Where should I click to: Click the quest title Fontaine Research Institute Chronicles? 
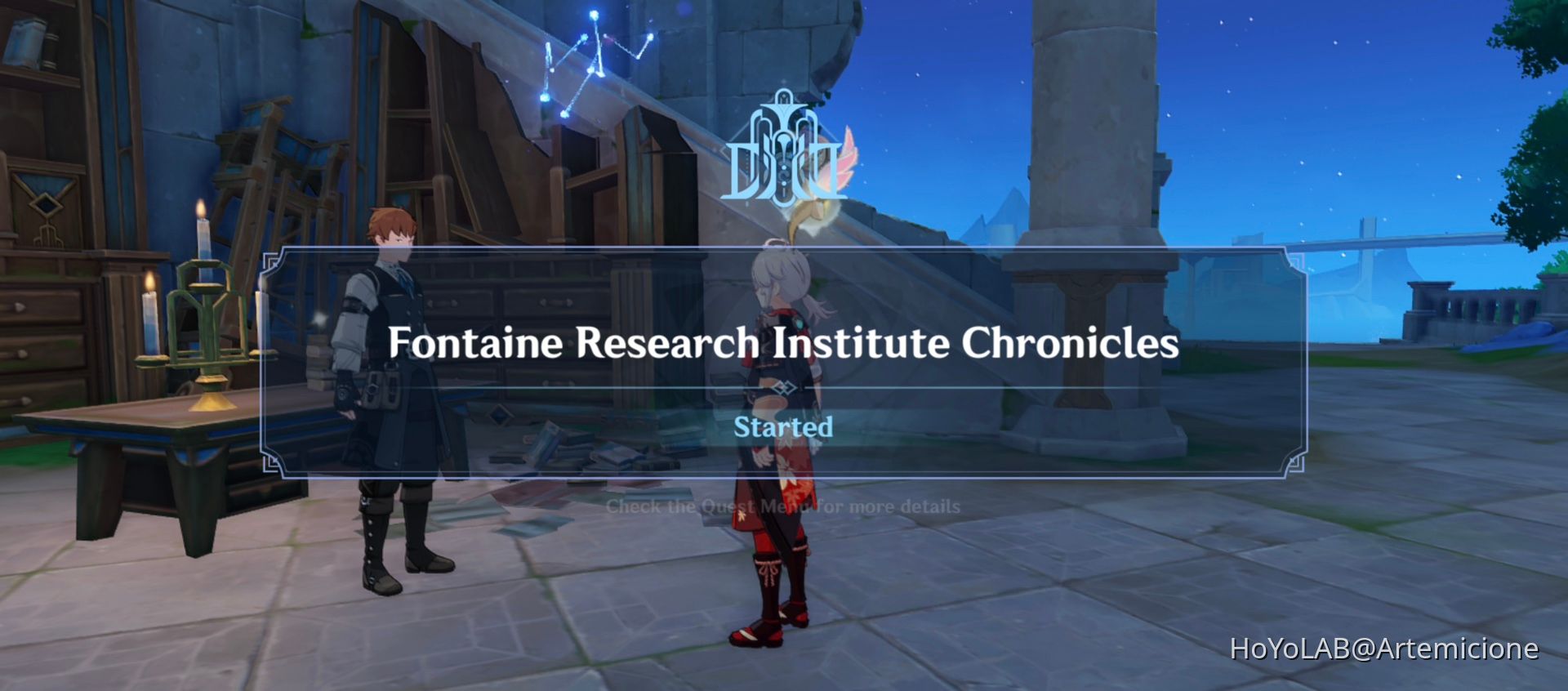click(784, 343)
